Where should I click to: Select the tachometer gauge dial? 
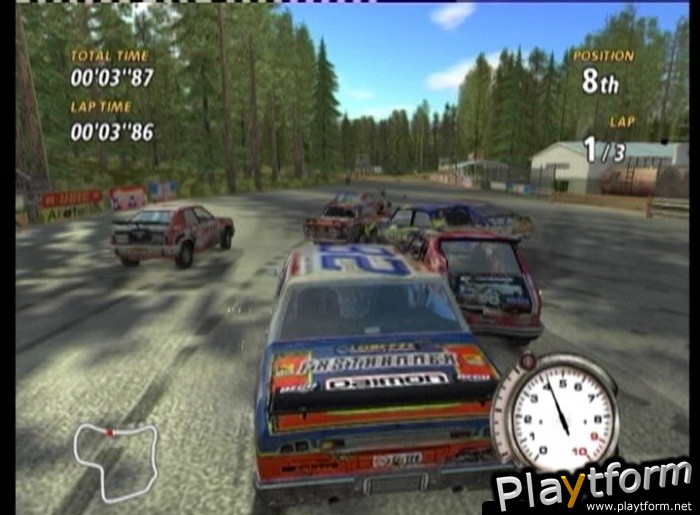555,412
